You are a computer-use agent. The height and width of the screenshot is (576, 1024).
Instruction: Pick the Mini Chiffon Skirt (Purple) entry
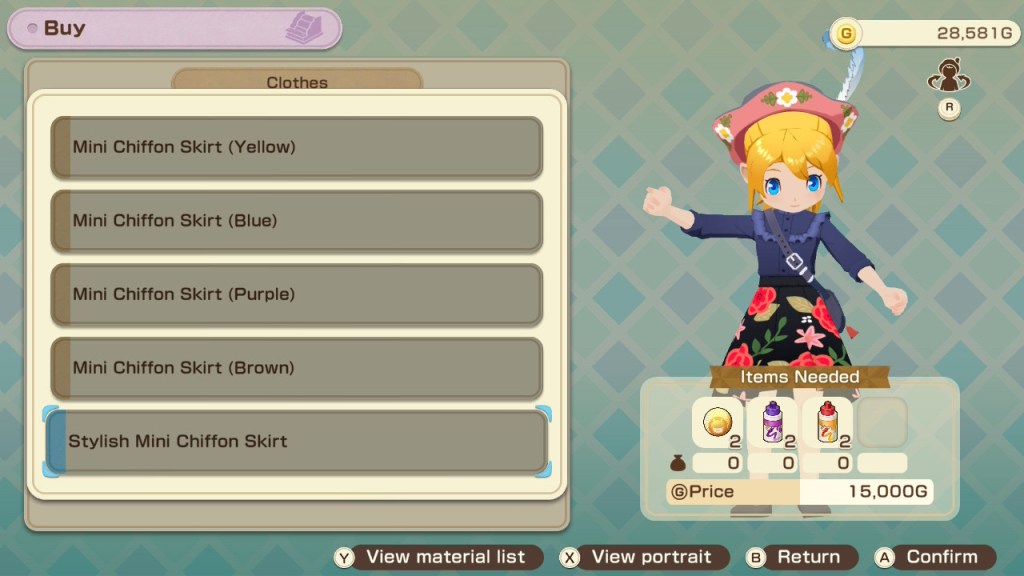(x=296, y=294)
